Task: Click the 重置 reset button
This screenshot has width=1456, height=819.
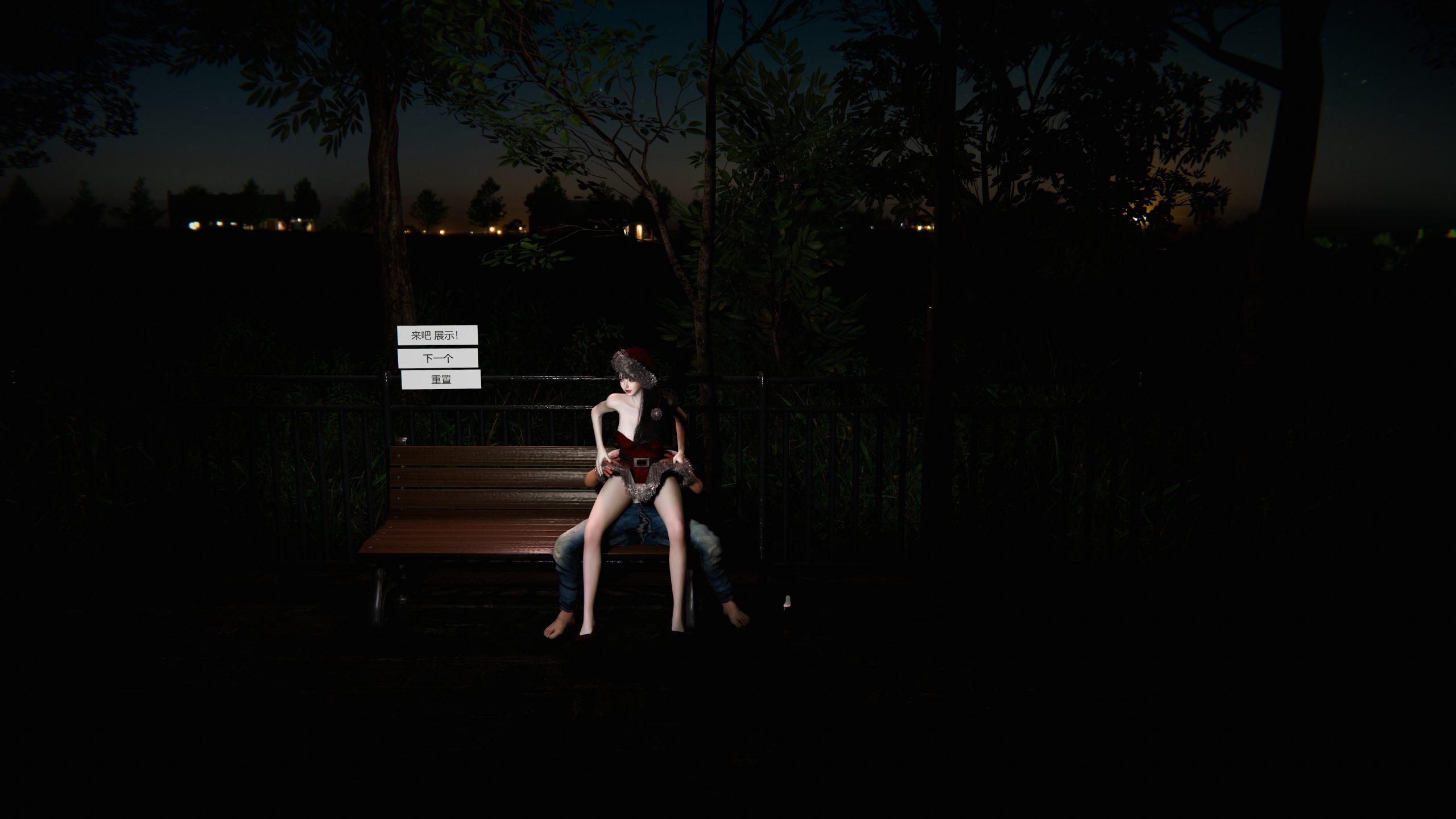Action: (441, 379)
